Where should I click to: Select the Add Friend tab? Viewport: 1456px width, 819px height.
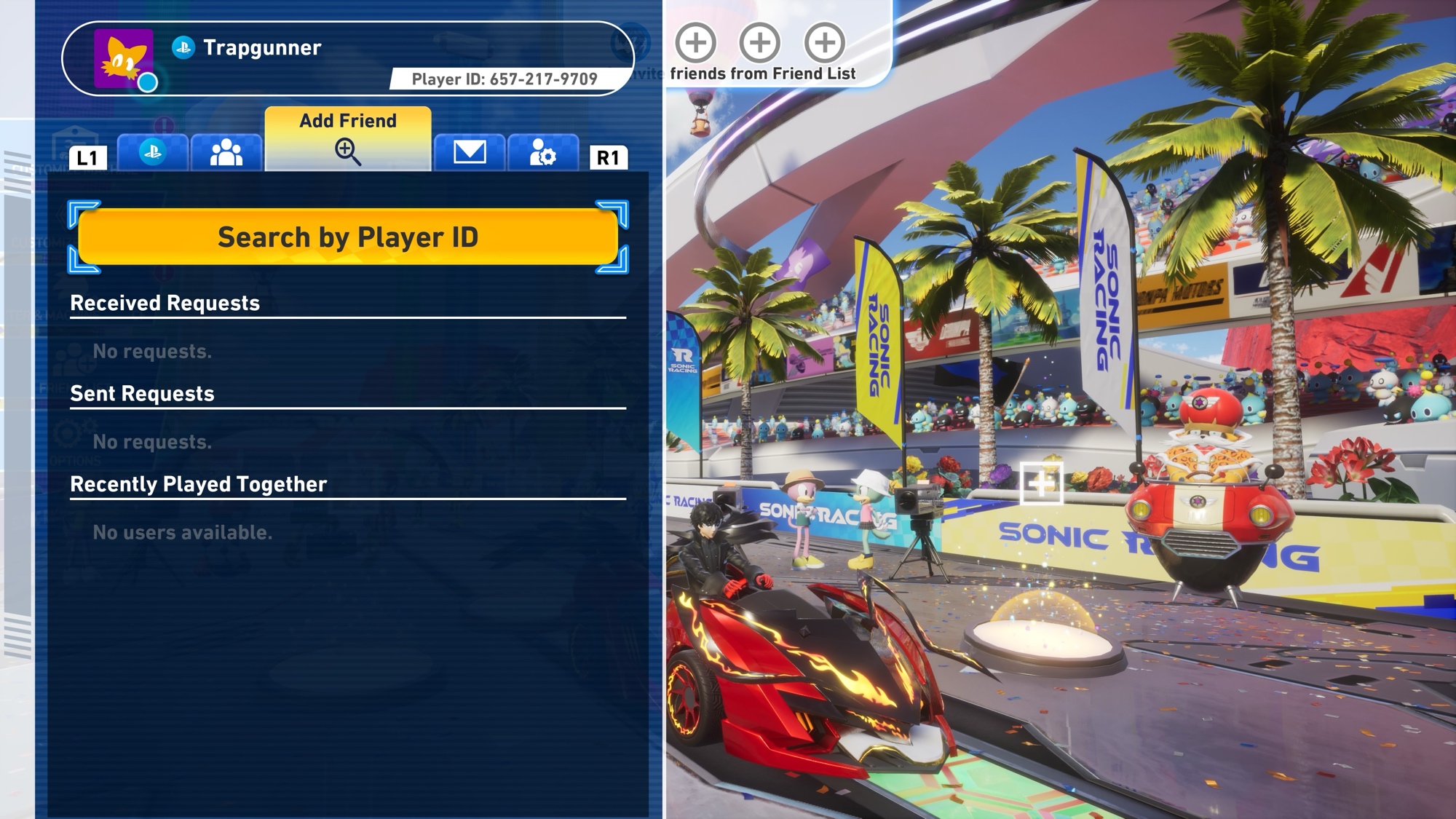[348, 138]
